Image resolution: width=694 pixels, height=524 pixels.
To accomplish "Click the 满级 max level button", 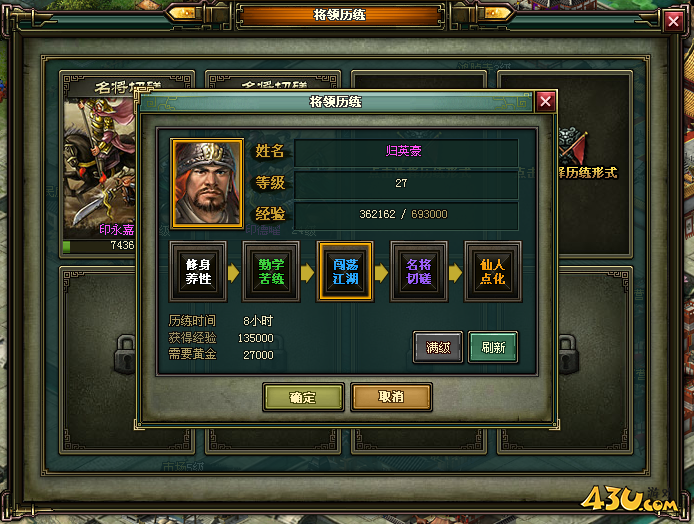I will pos(438,347).
